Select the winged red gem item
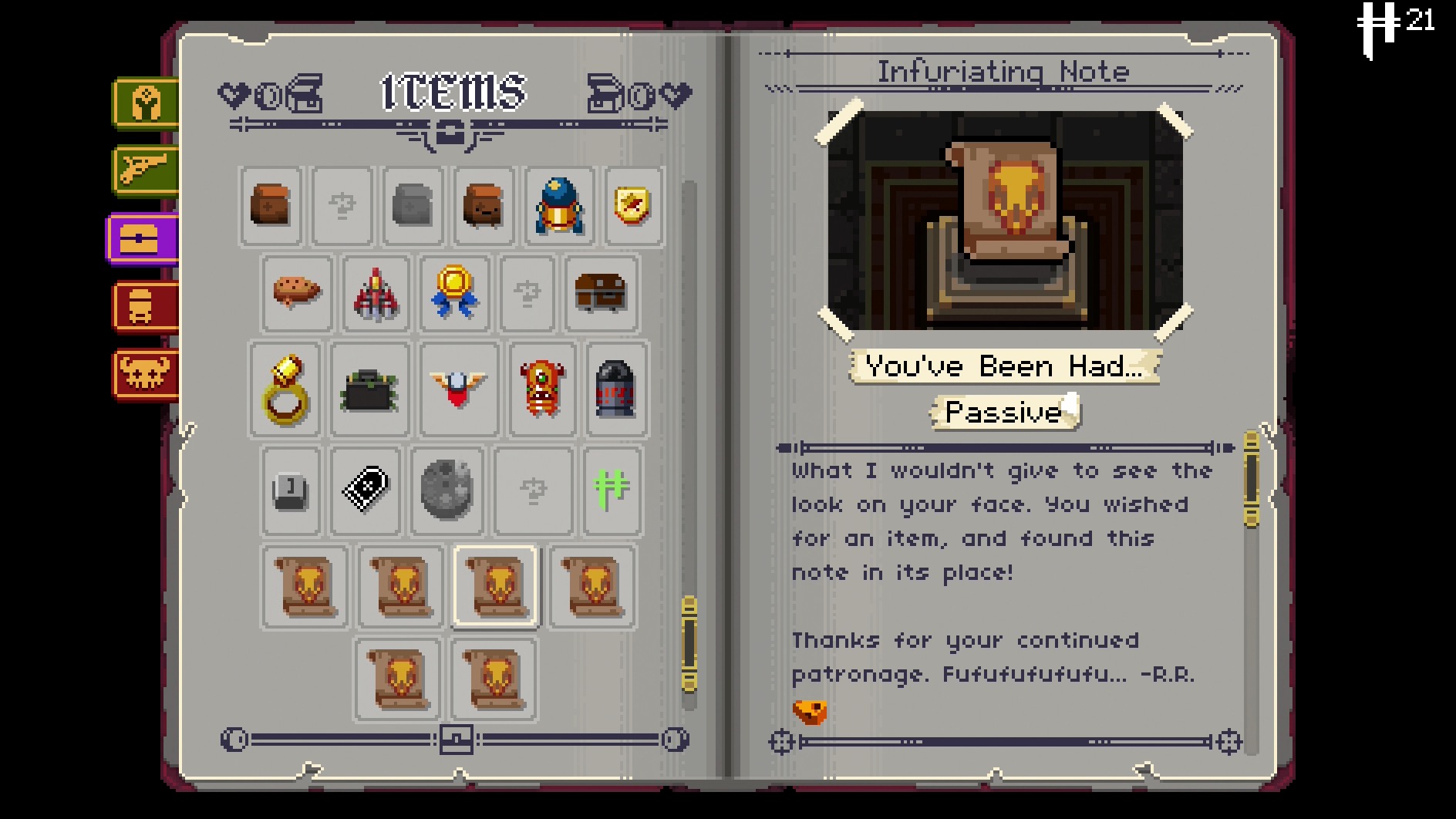This screenshot has height=819, width=1456. [x=458, y=388]
